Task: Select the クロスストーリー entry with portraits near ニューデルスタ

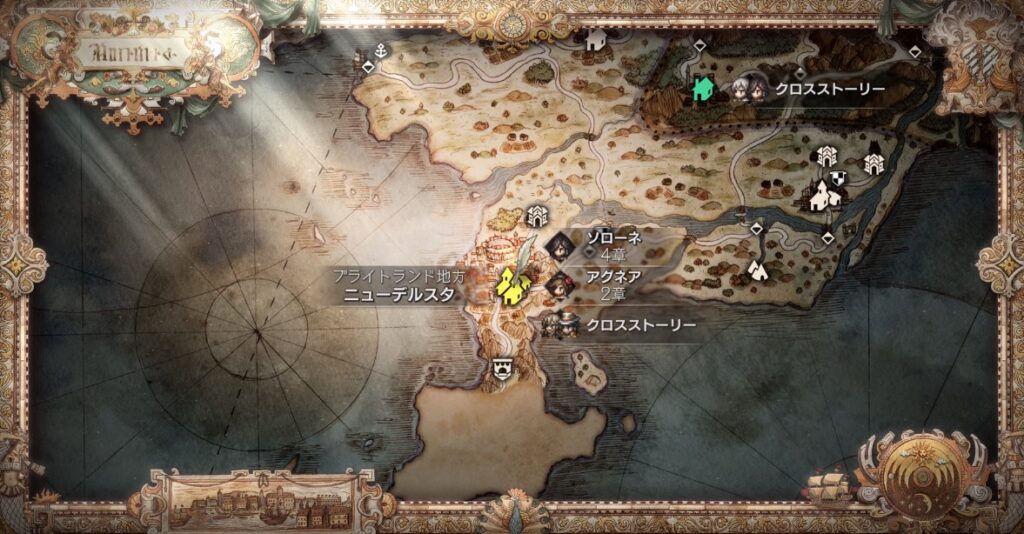Action: 620,325
